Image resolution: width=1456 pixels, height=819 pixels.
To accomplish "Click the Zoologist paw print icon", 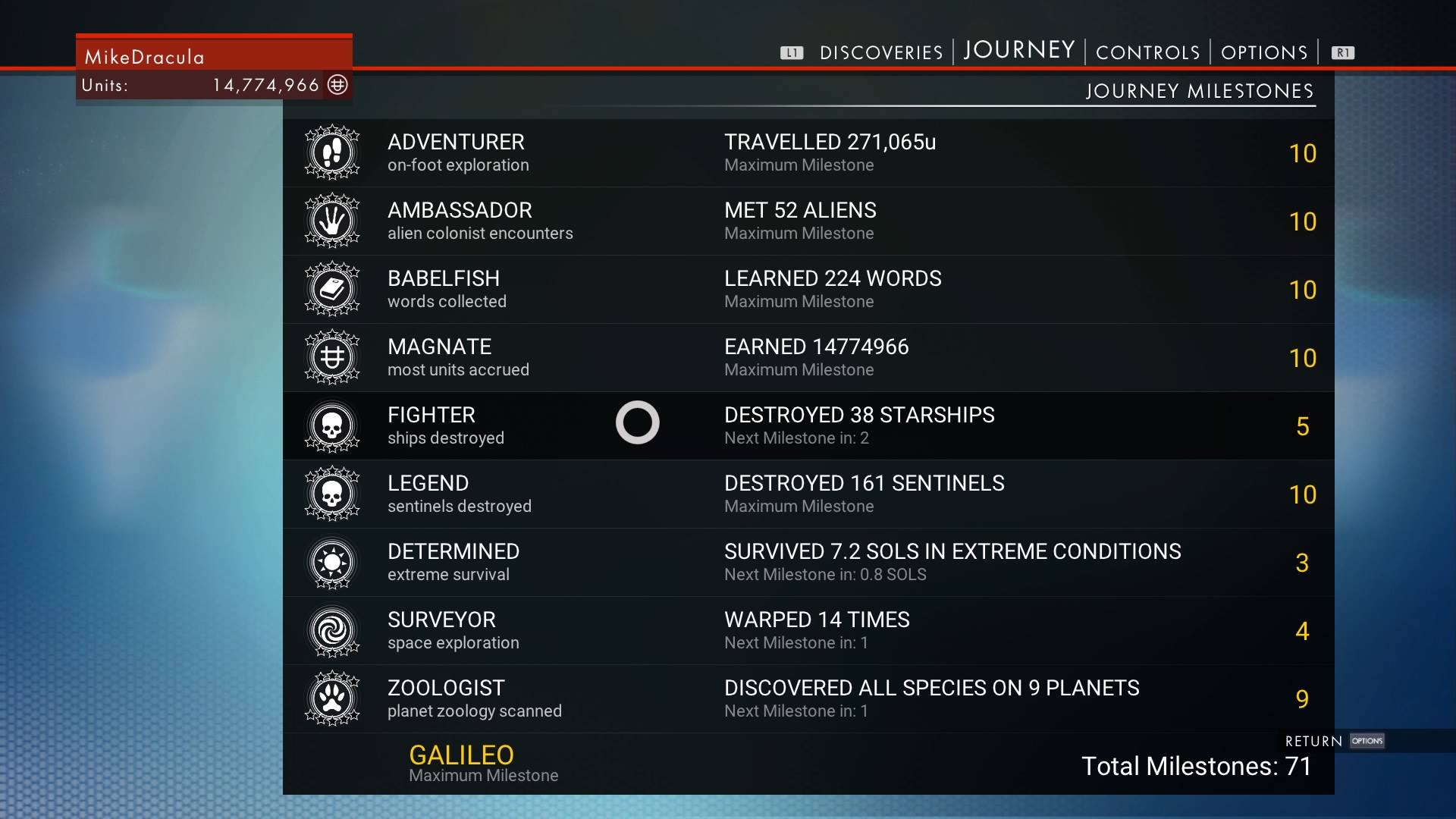I will [332, 698].
